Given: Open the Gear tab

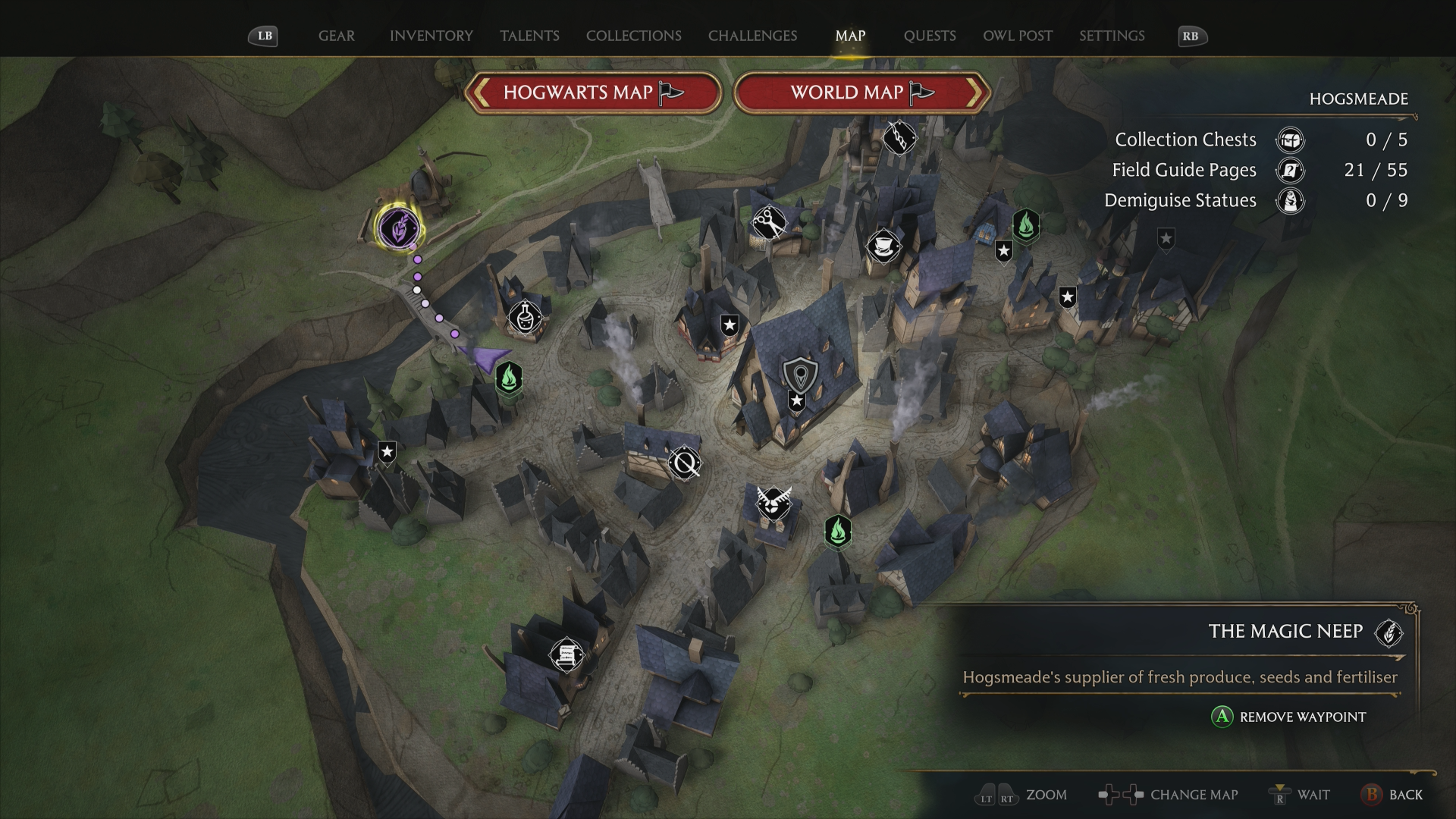Looking at the screenshot, I should click(336, 36).
